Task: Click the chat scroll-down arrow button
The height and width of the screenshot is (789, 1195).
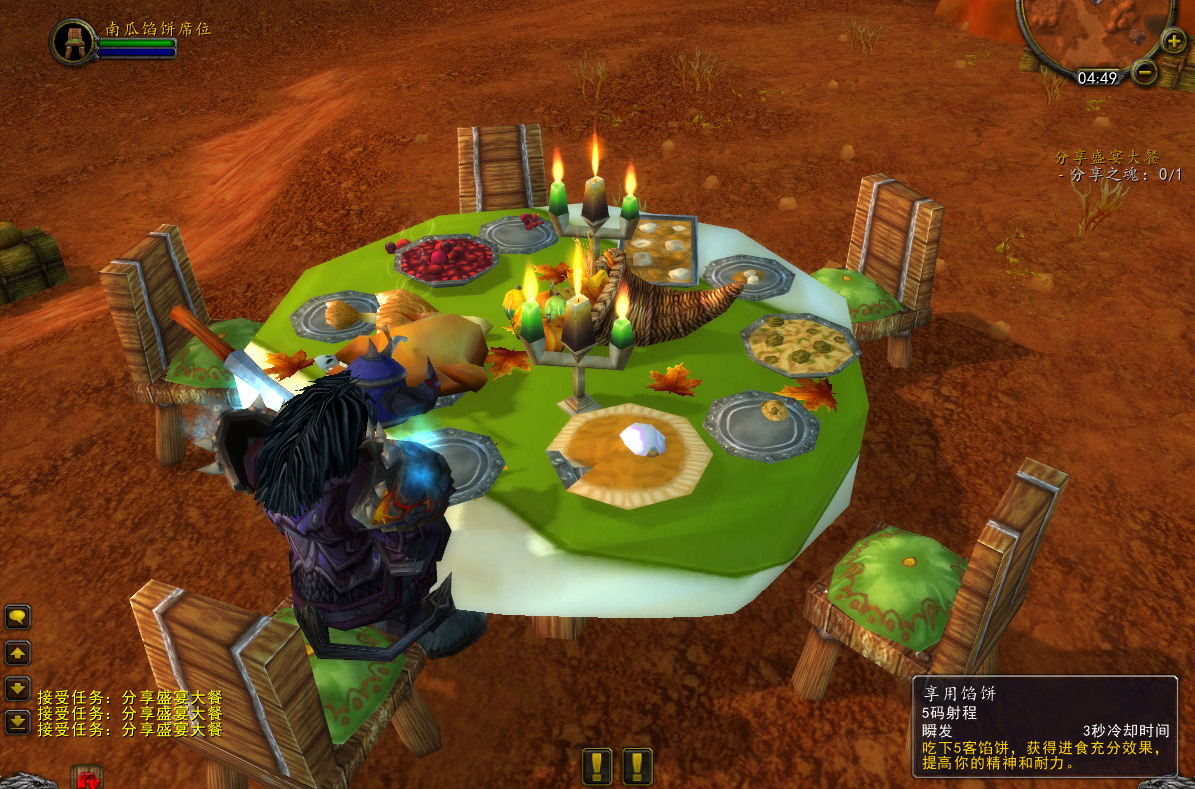Action: click(x=18, y=688)
